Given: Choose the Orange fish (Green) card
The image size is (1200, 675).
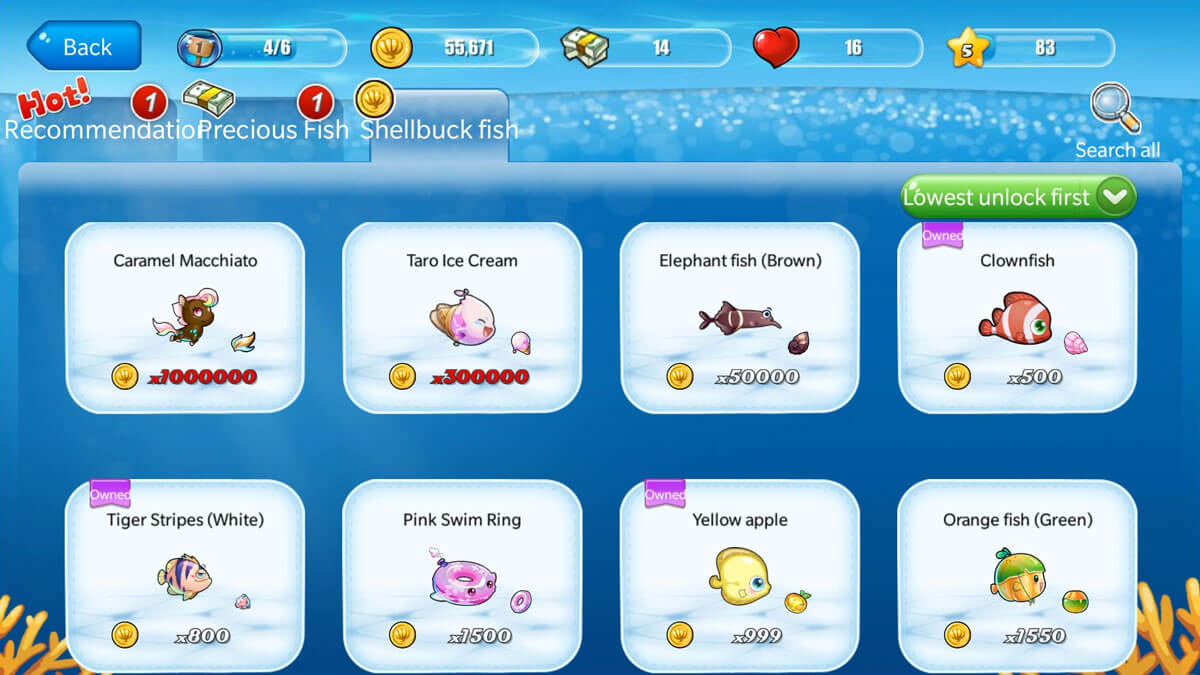Looking at the screenshot, I should (1017, 575).
